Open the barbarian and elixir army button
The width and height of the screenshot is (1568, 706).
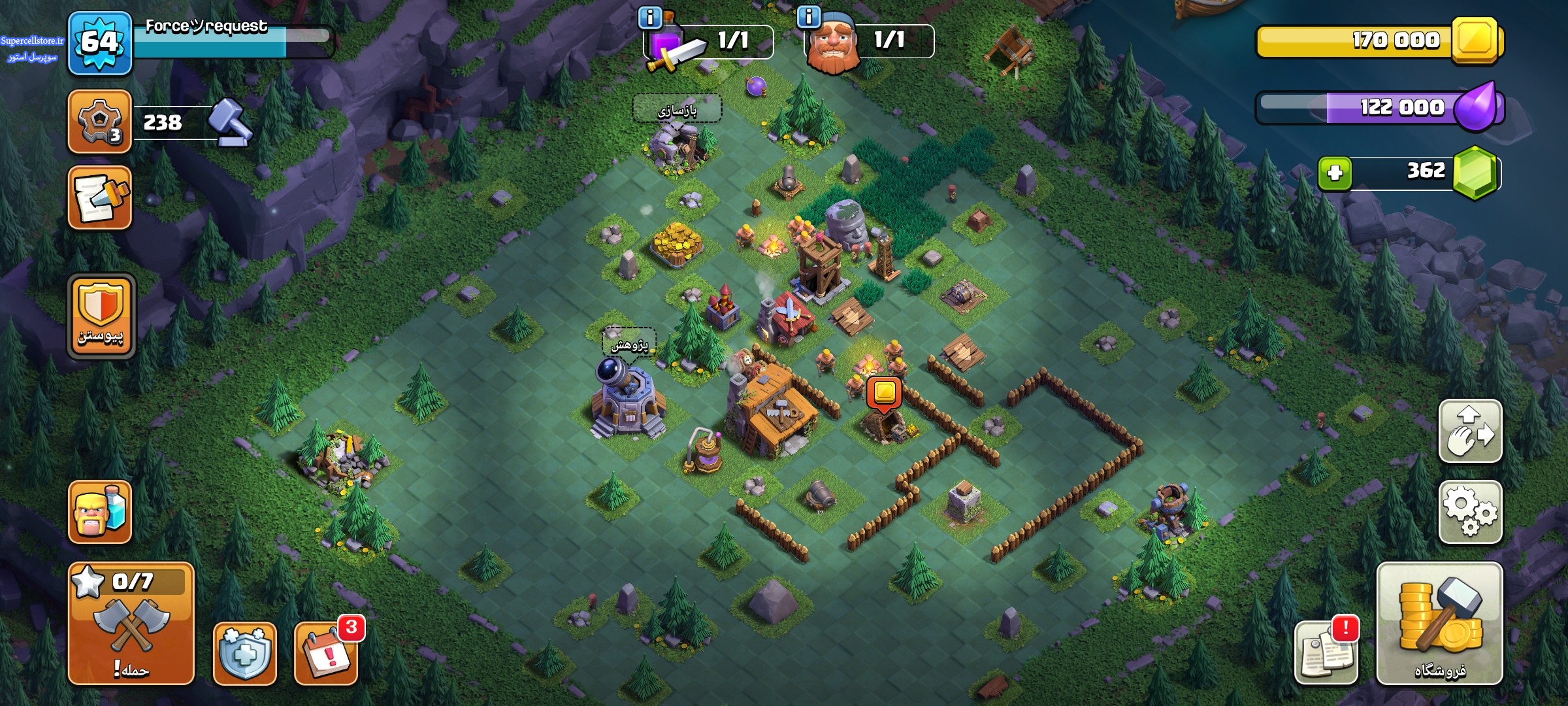pos(100,512)
